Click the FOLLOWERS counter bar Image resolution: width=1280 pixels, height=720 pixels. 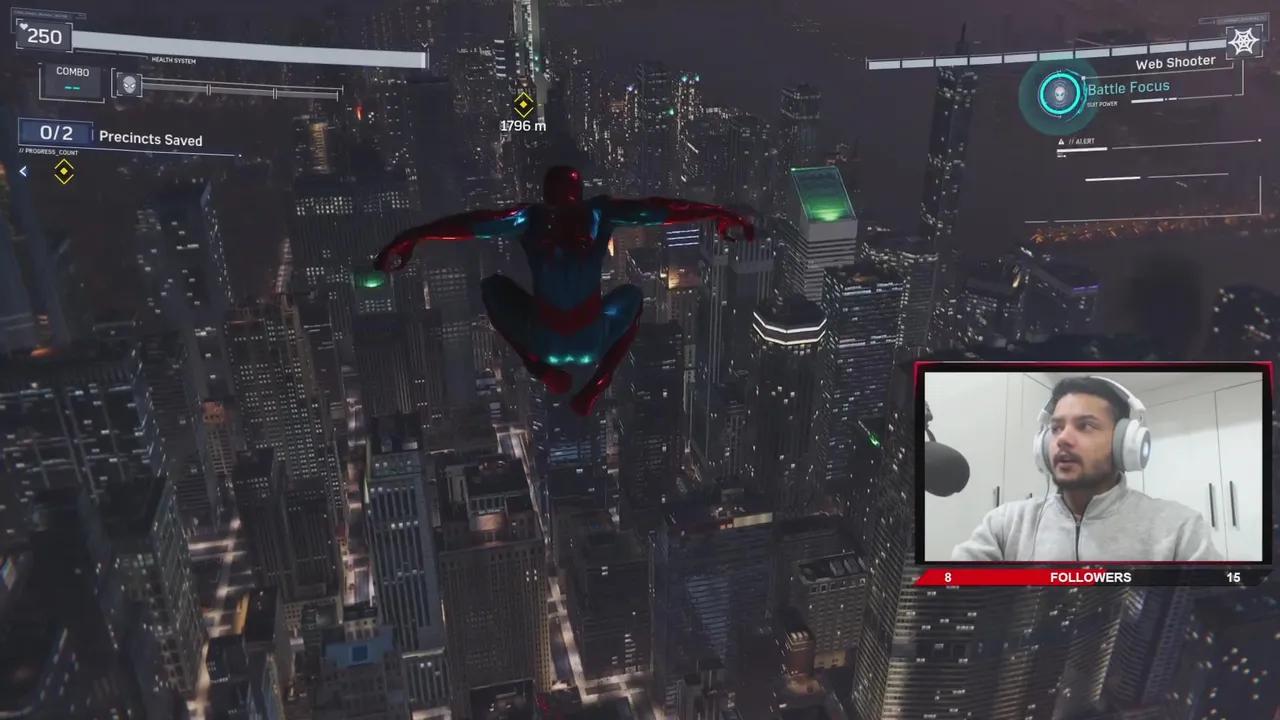click(x=1090, y=577)
